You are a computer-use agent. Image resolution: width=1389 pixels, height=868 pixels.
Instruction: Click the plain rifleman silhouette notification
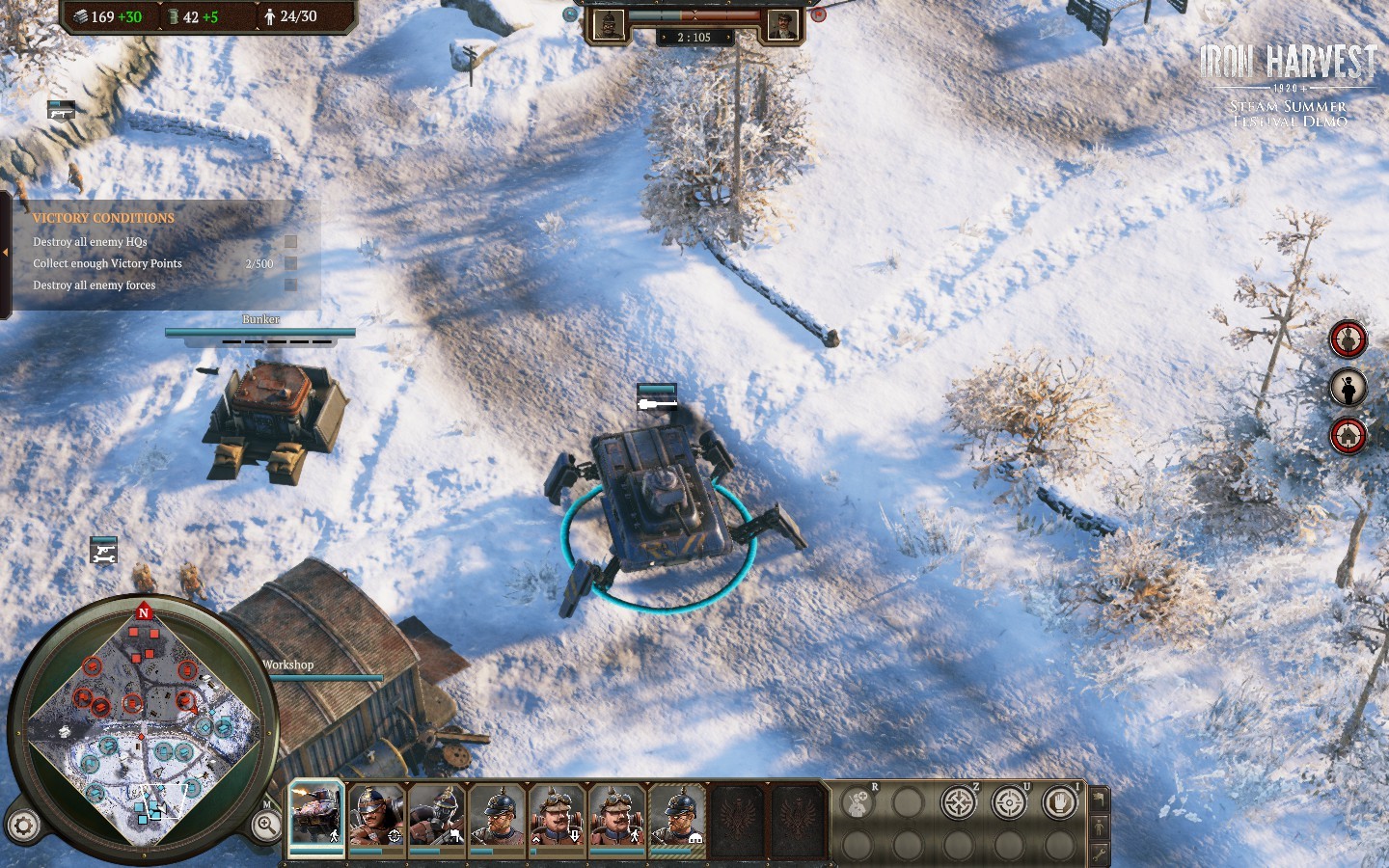[1348, 388]
